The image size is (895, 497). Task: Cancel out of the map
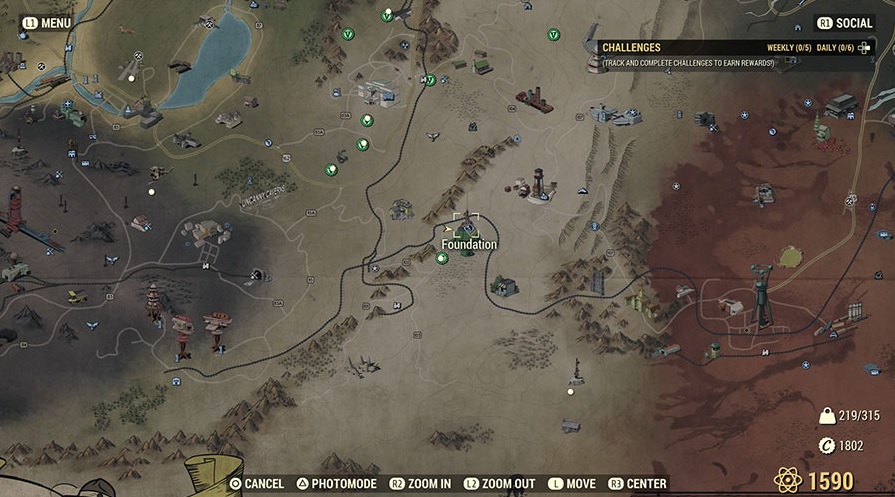click(x=257, y=484)
